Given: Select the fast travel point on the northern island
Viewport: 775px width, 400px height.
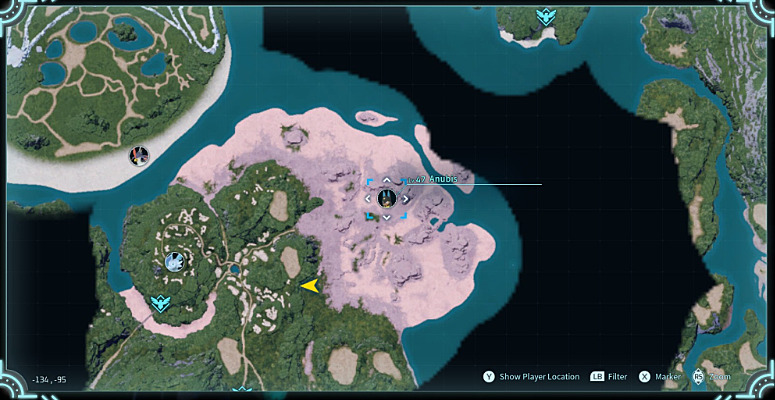Looking at the screenshot, I should click(545, 17).
